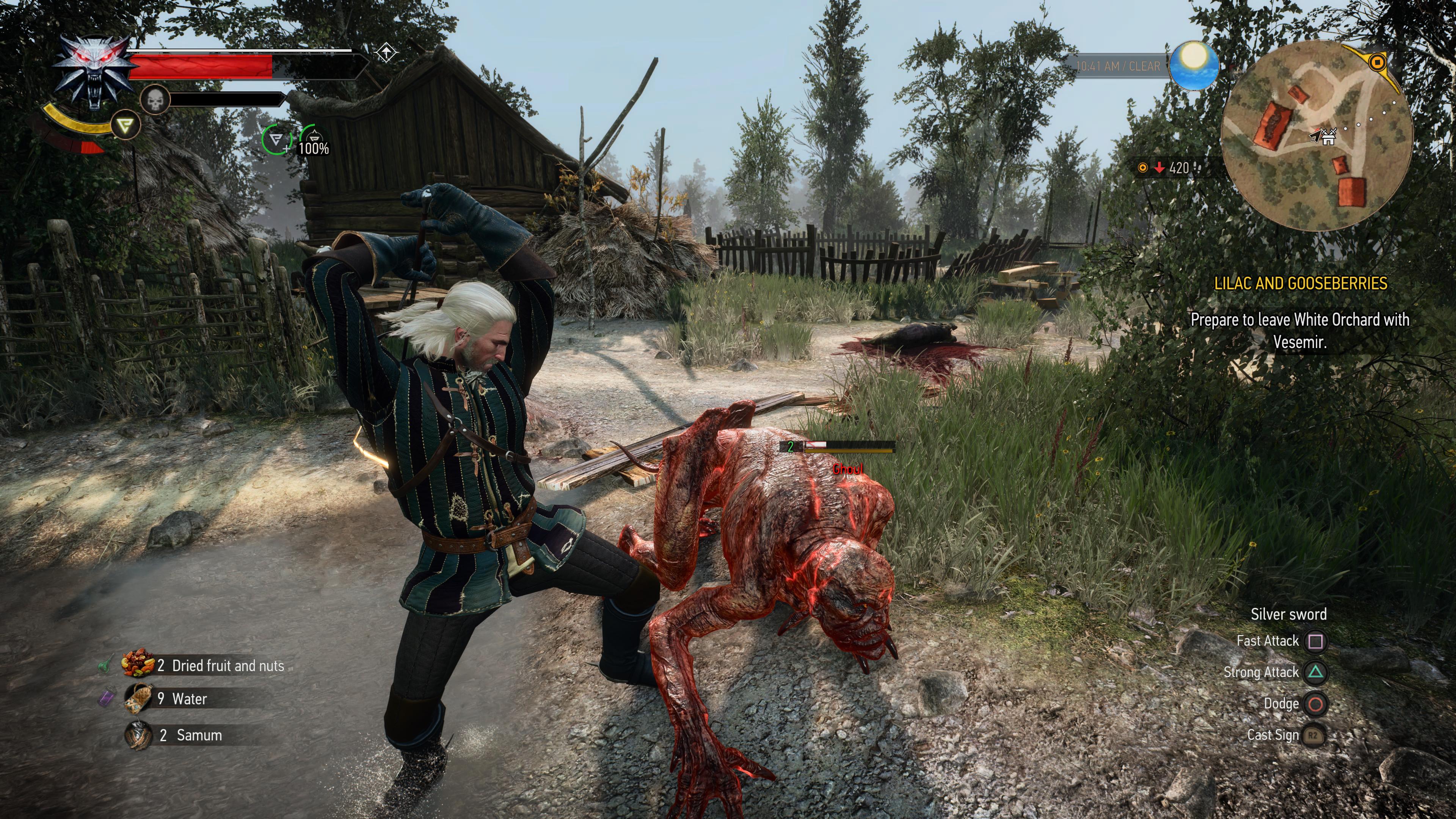
Task: Click the armor buff icon showing 100%
Action: [x=312, y=140]
